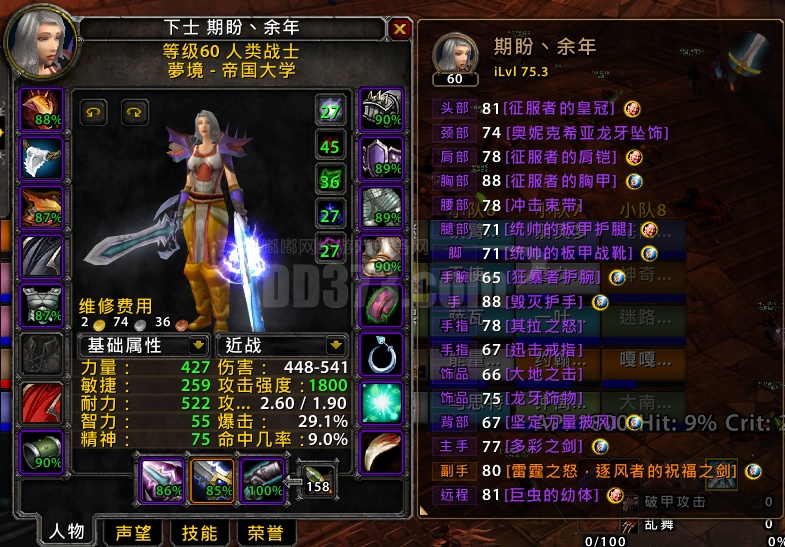785x547 pixels.
Task: Select the head slot helmet icon
Action: [x=41, y=109]
